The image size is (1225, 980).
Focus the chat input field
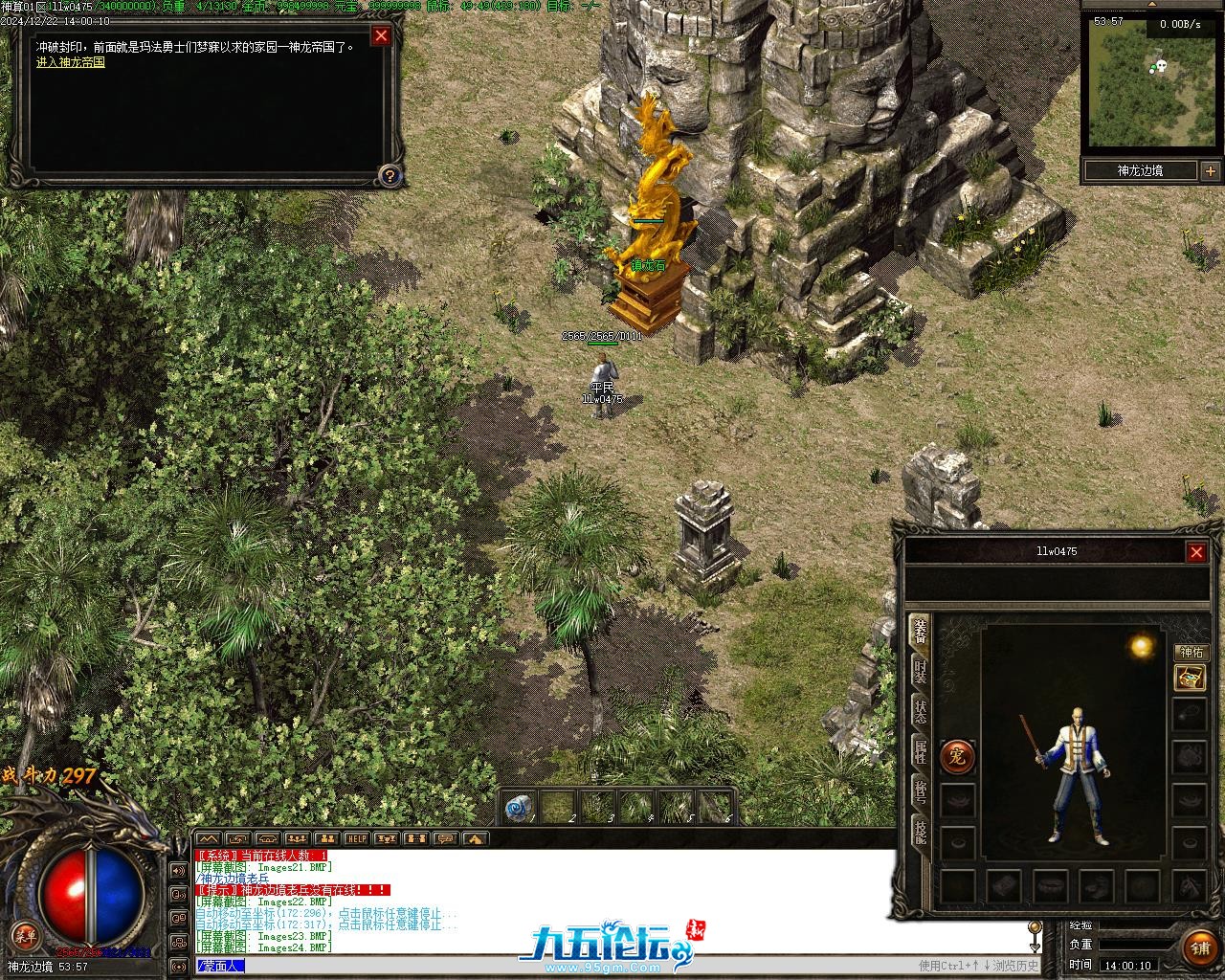[574, 967]
